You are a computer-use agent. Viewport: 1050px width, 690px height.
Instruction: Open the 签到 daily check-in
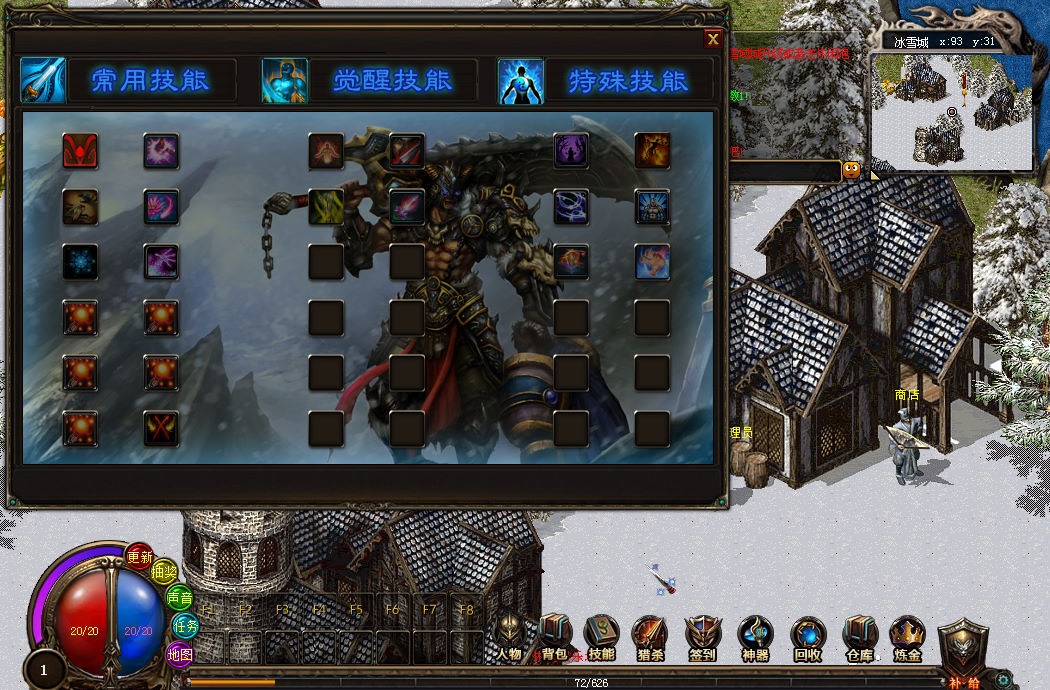coord(702,637)
